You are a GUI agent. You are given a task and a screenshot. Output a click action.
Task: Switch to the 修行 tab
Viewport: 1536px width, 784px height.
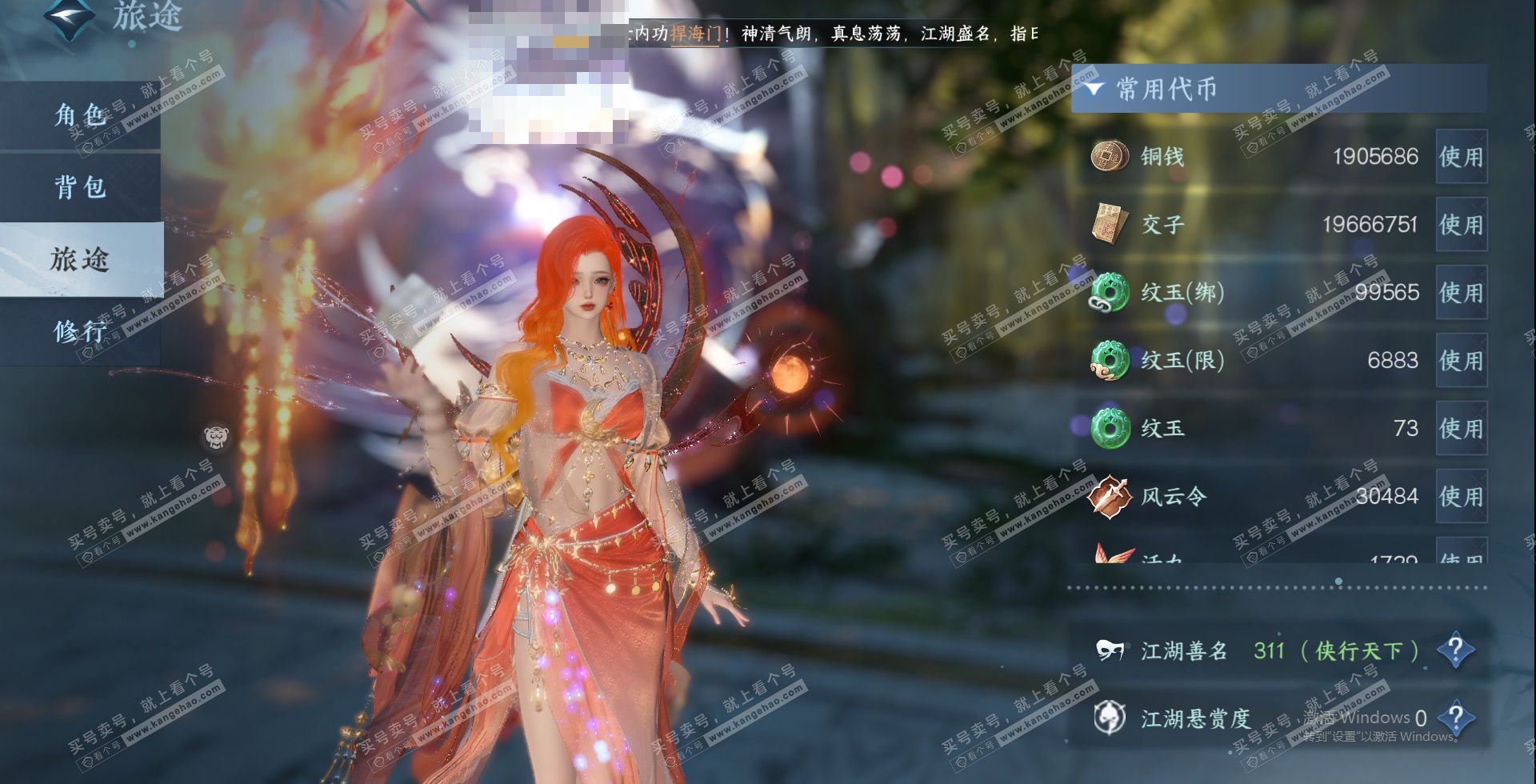[x=80, y=330]
